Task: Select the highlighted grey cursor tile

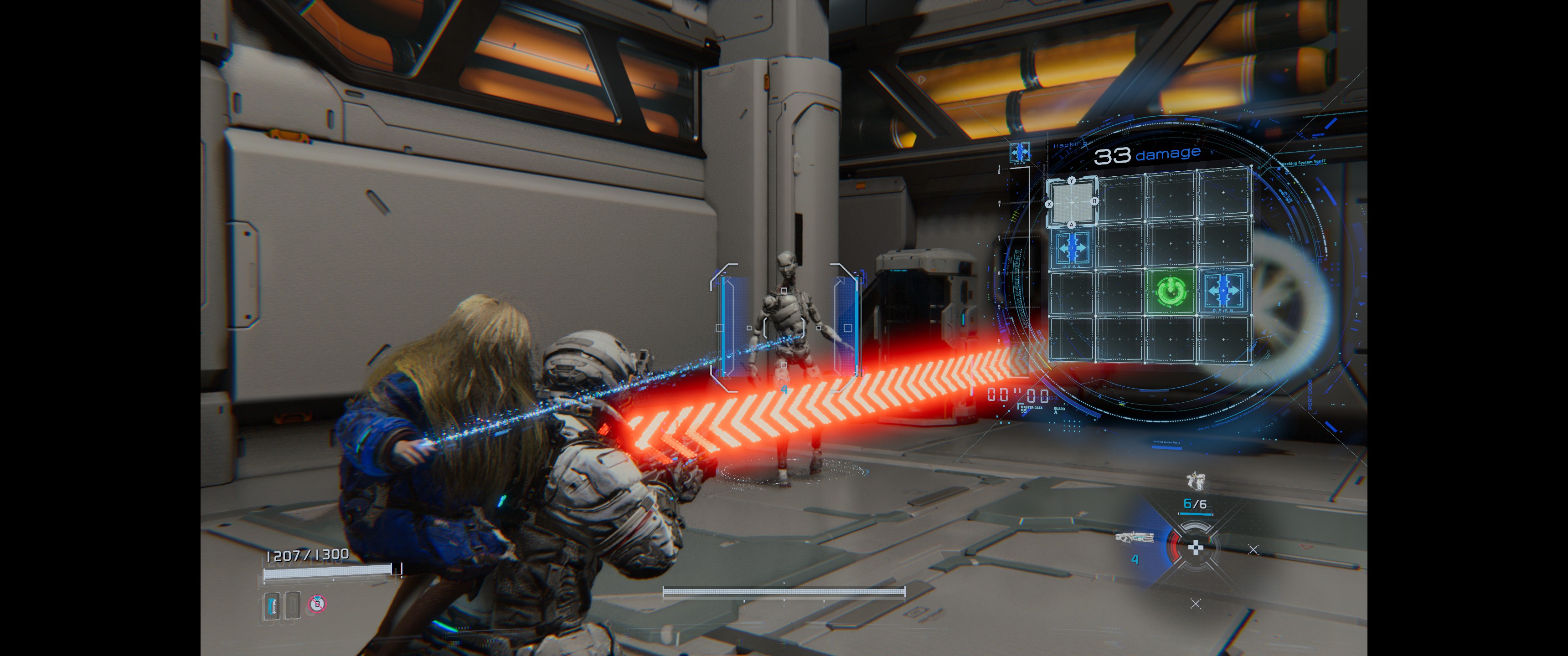Action: pos(1071,203)
